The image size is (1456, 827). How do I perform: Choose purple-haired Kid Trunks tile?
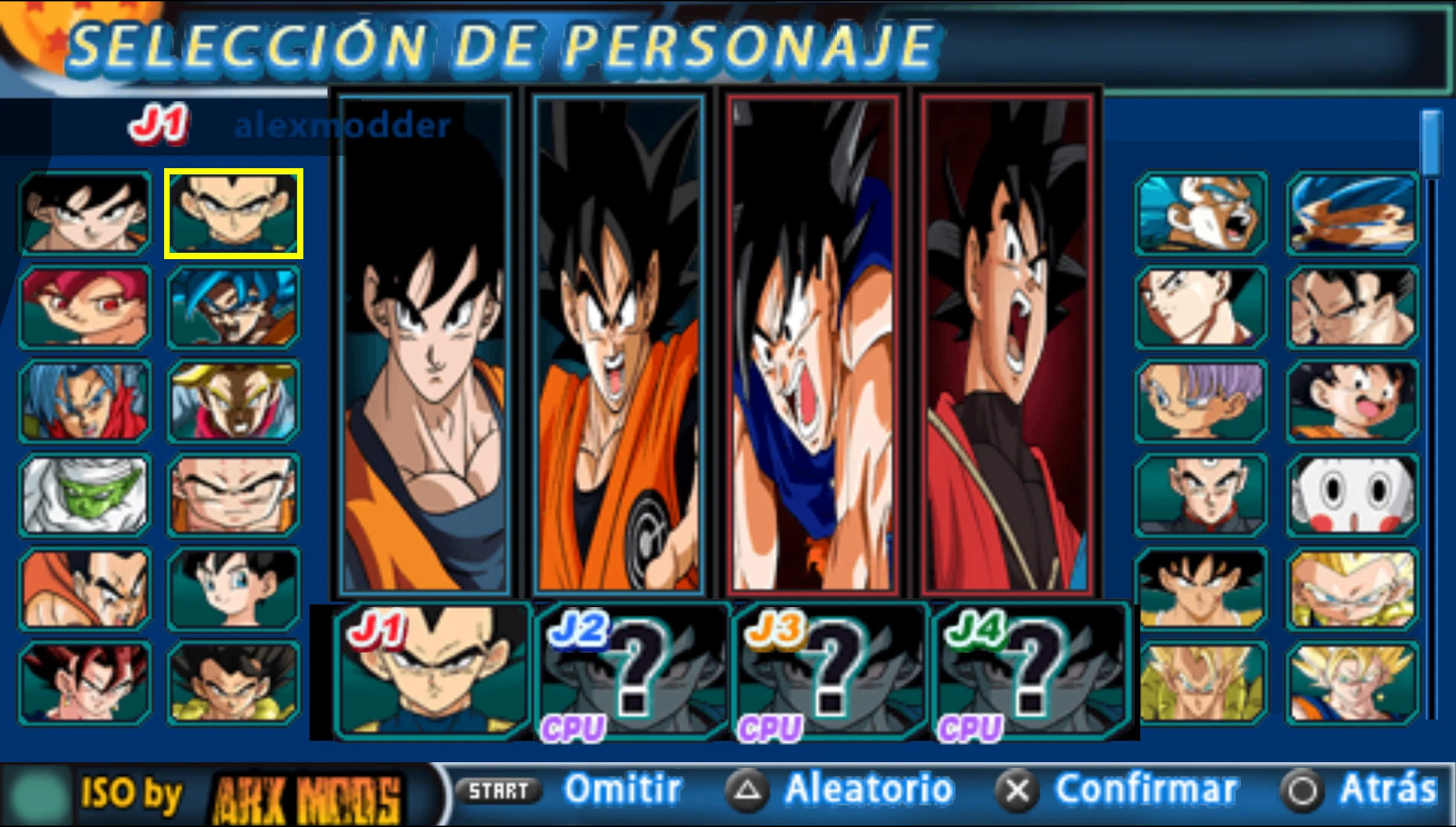pyautogui.click(x=1200, y=401)
